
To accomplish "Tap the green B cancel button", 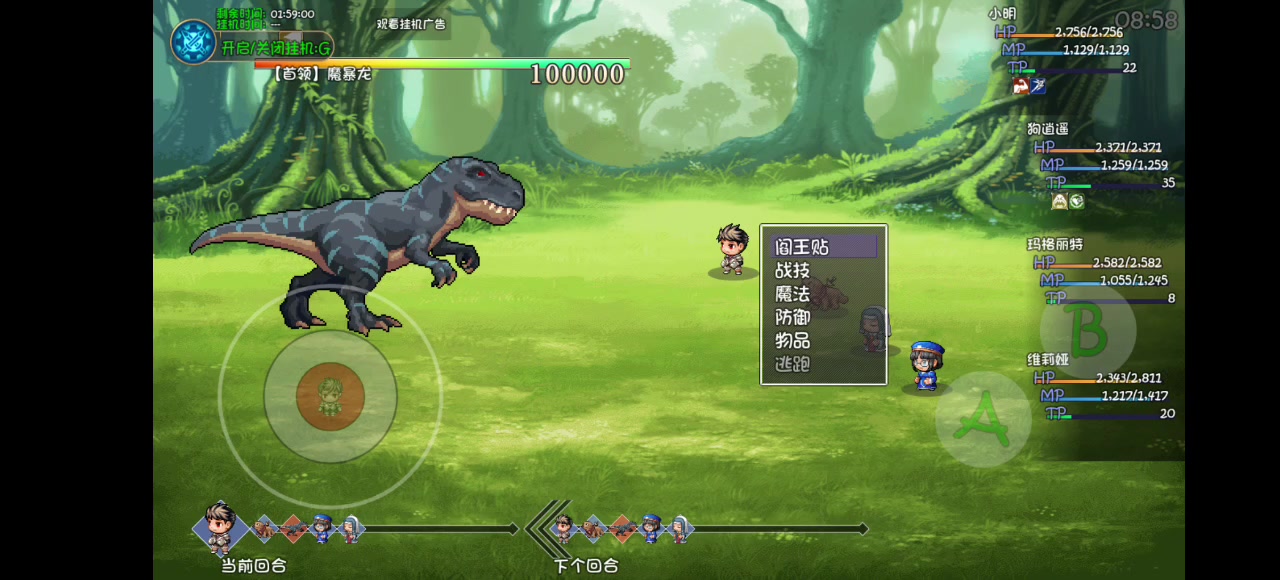I will 1087,329.
